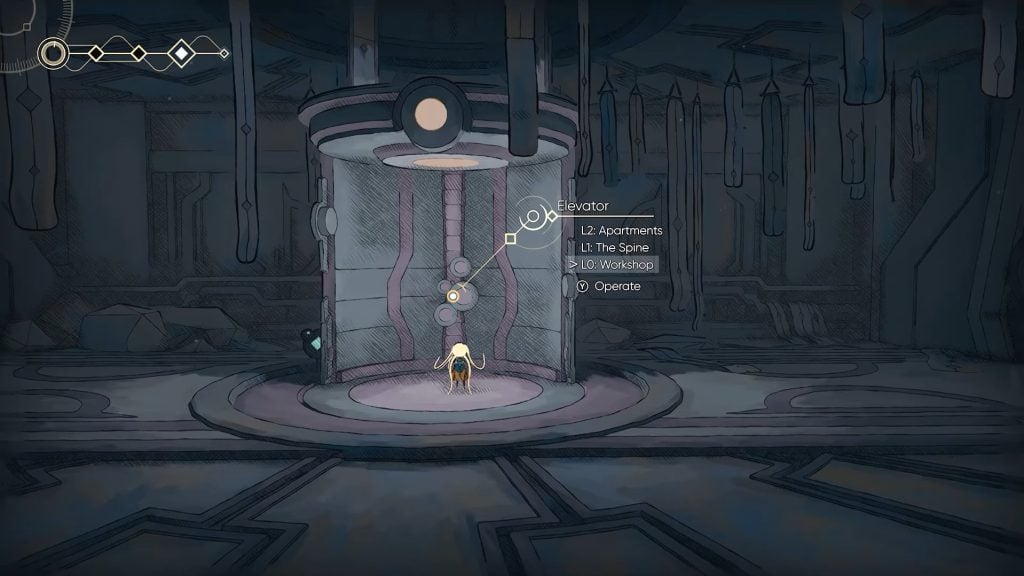Select L2: Apartments elevator destination
1024x576 pixels.
pos(621,230)
